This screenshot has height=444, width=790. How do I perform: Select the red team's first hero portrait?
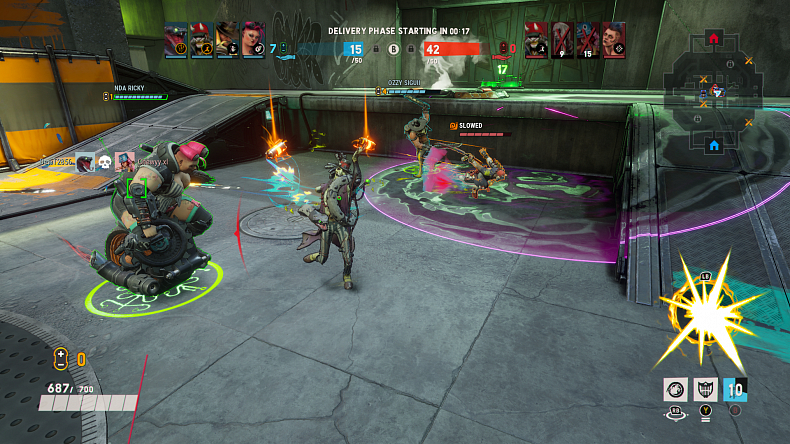tap(537, 40)
